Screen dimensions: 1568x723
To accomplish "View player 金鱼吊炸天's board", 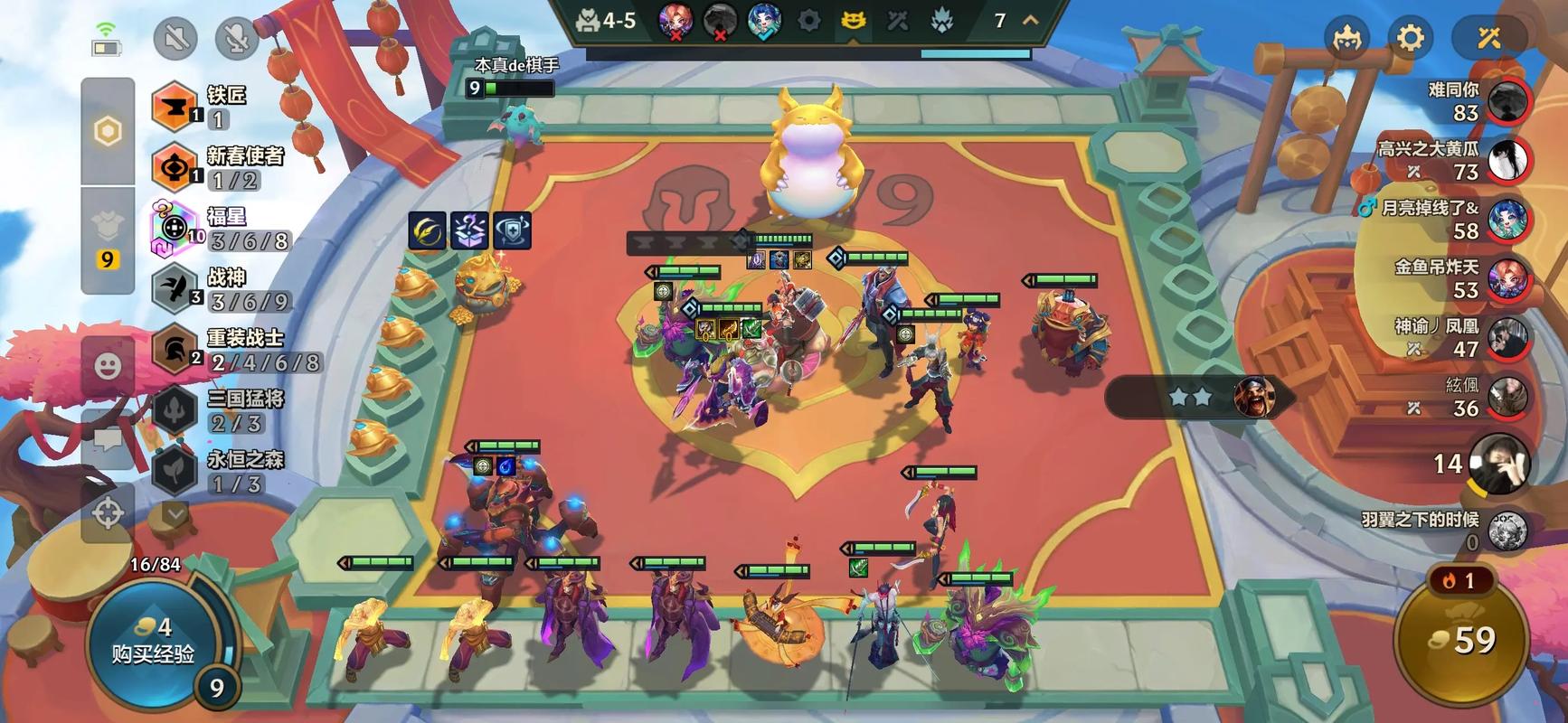I will coord(1507,279).
